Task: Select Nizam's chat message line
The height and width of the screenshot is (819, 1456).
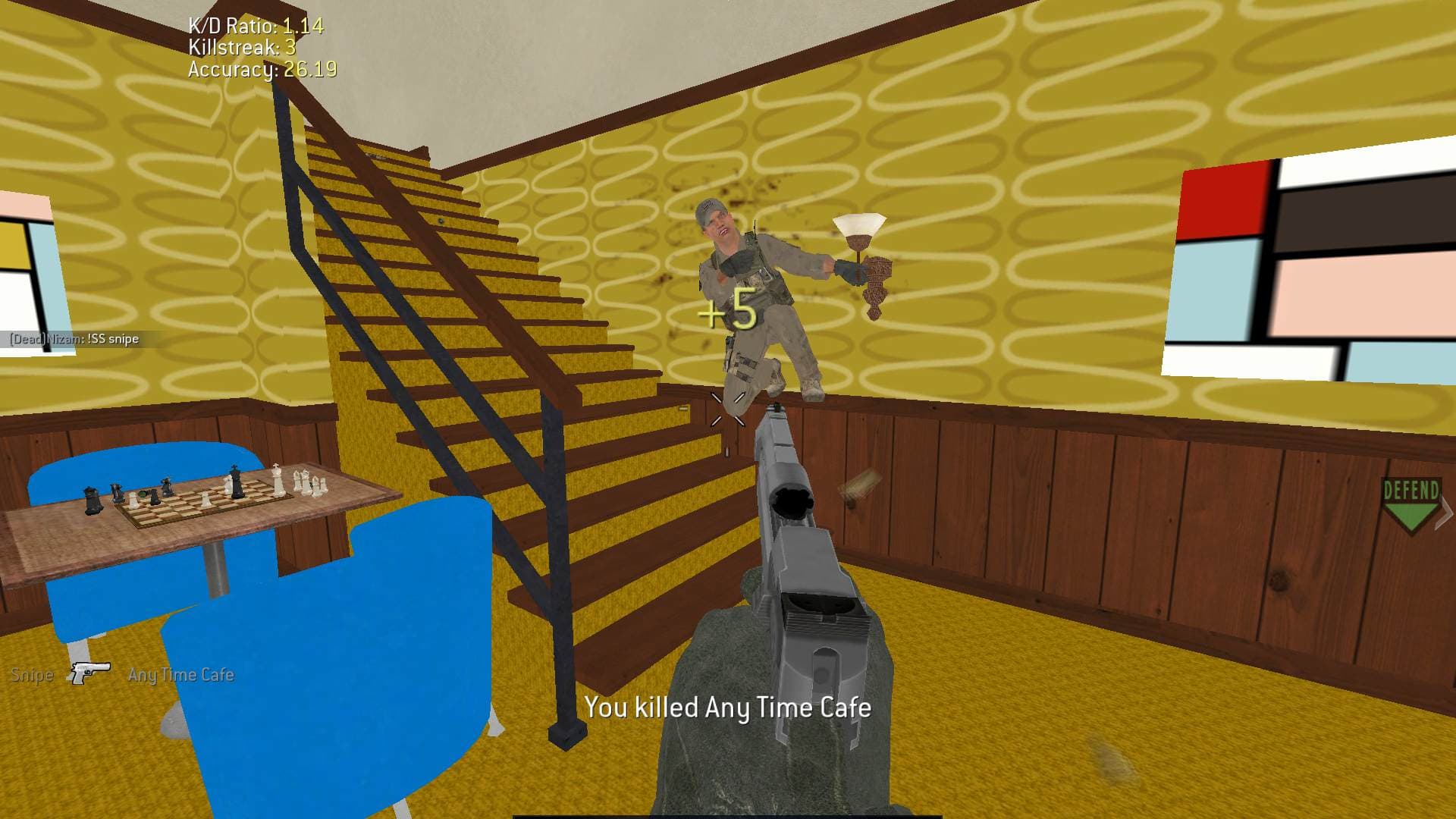Action: (x=74, y=339)
